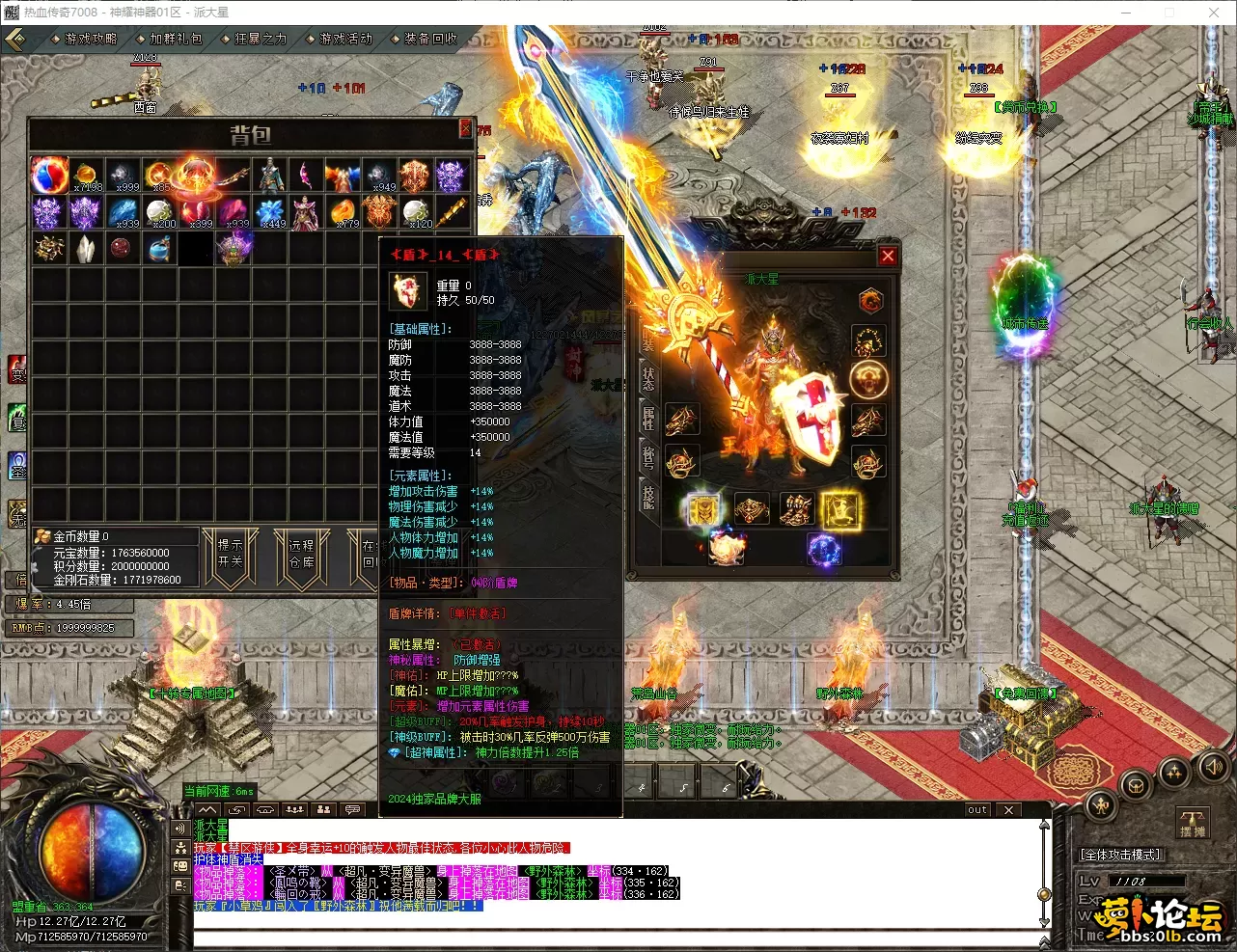This screenshot has height=952, width=1237.
Task: Close the character equipment panel
Action: point(888,256)
